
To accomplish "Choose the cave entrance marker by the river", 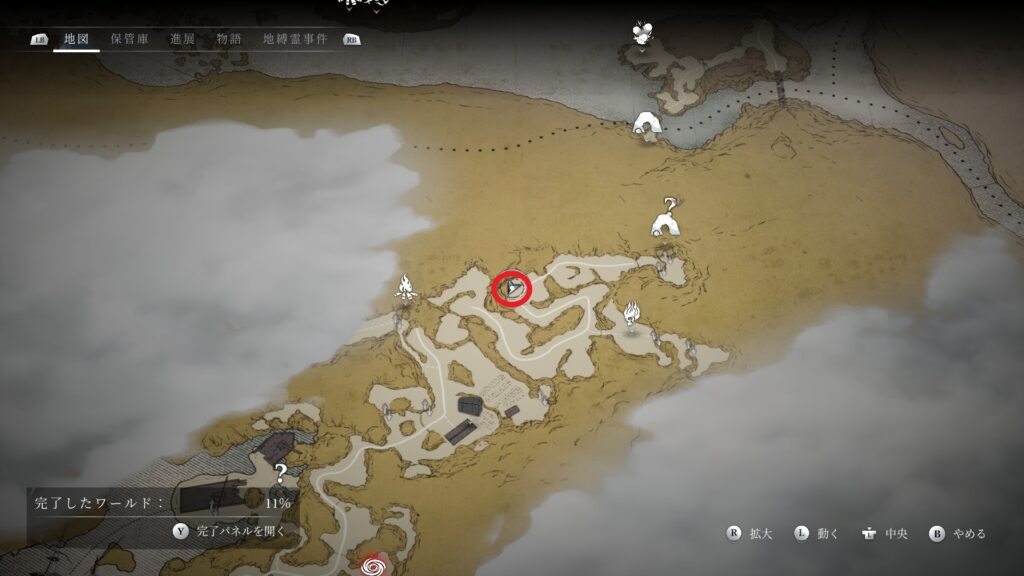I will pyautogui.click(x=647, y=124).
